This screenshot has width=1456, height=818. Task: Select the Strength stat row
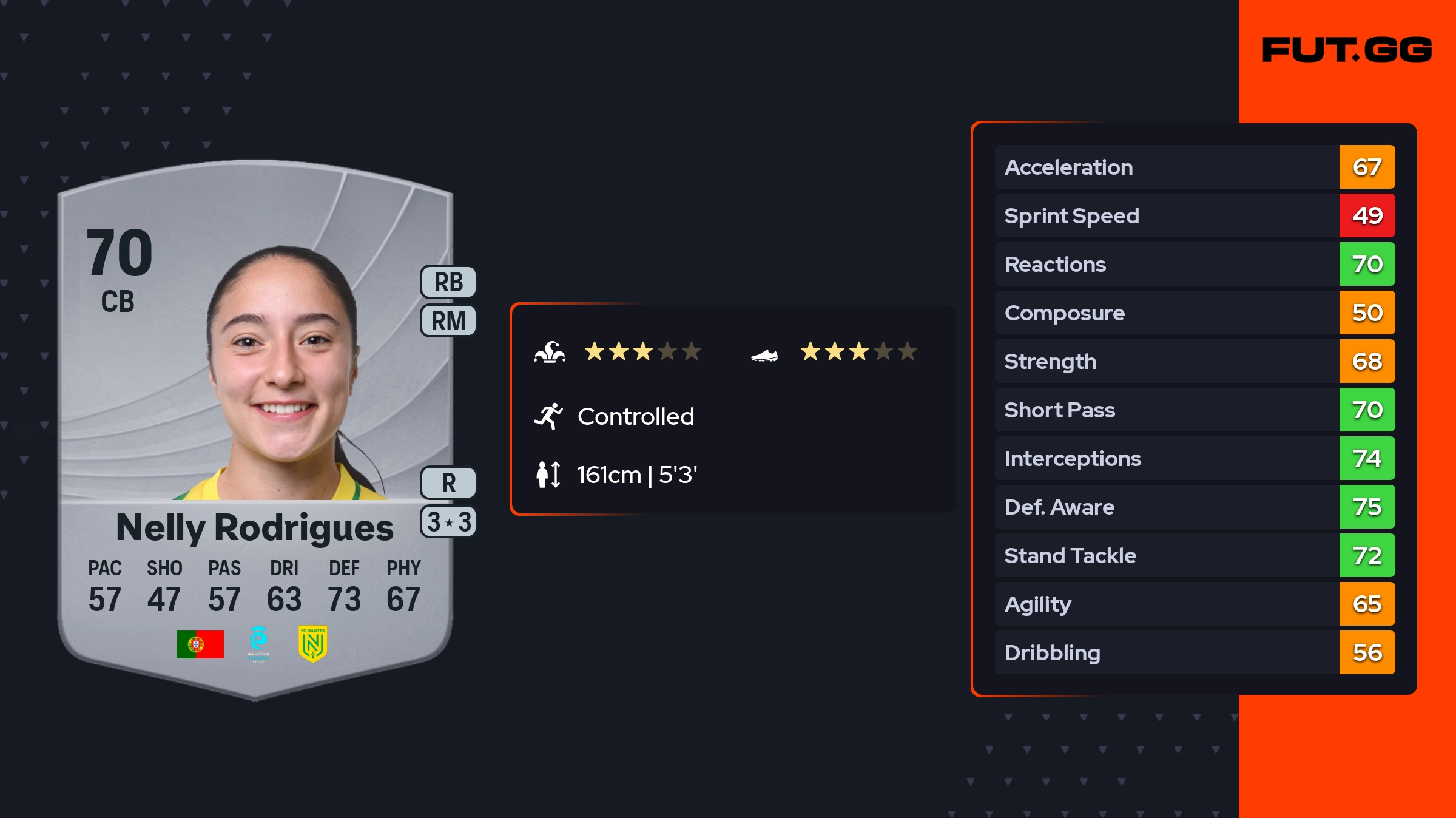click(1194, 361)
